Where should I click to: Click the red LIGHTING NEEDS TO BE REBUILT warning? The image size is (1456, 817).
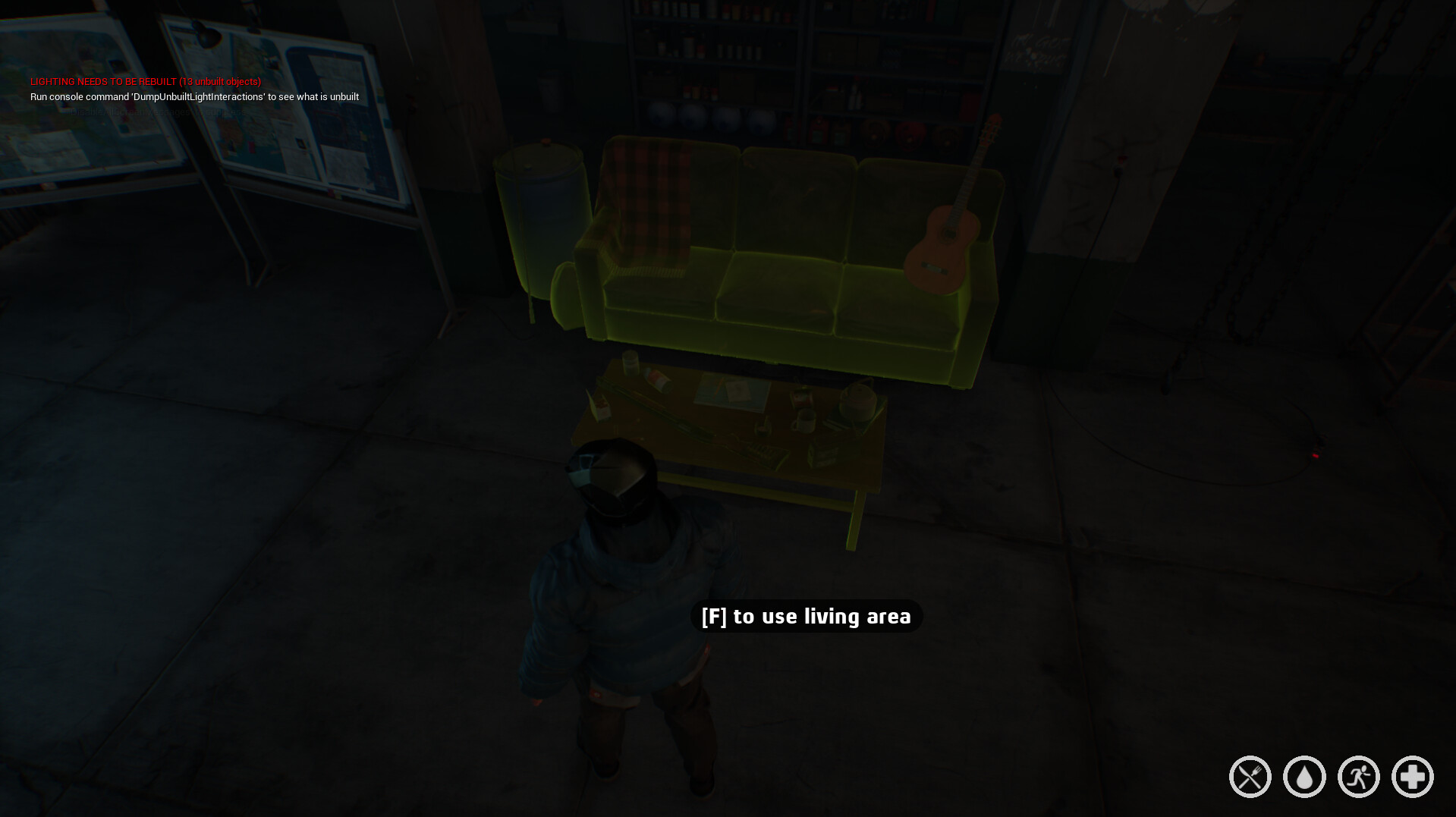point(146,81)
